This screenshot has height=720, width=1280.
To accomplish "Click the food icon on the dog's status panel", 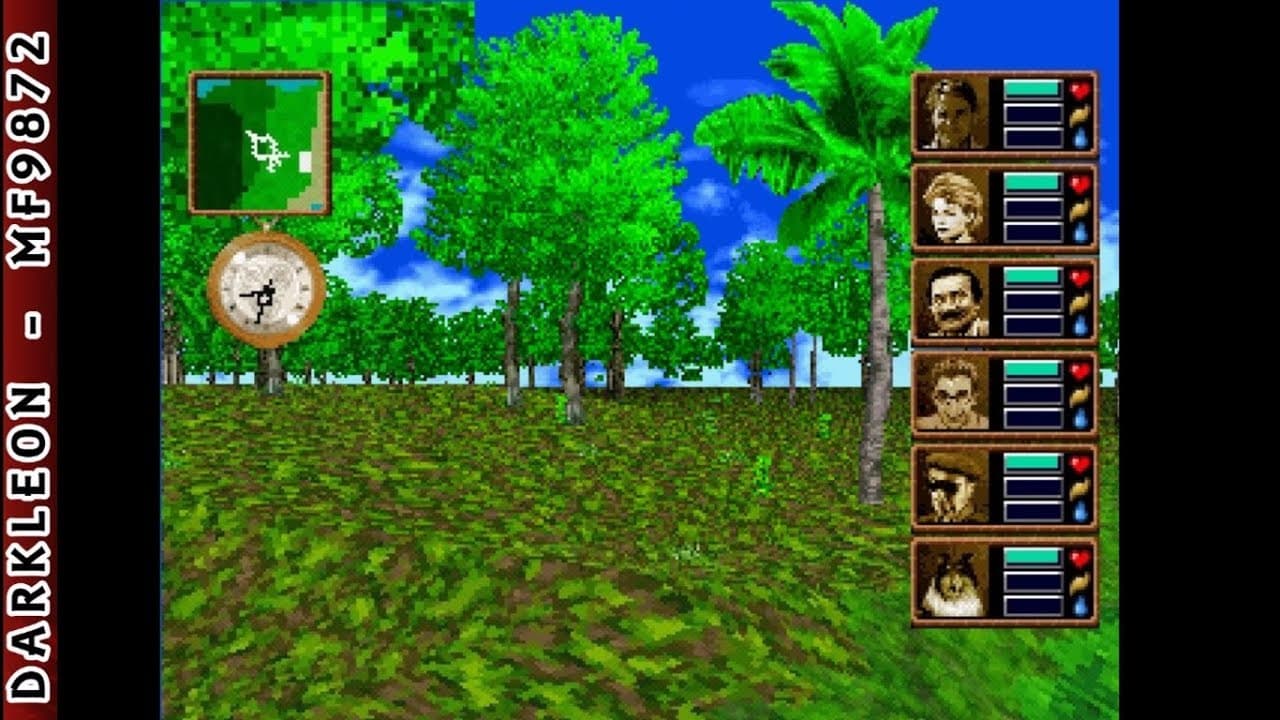I will pyautogui.click(x=1080, y=584).
